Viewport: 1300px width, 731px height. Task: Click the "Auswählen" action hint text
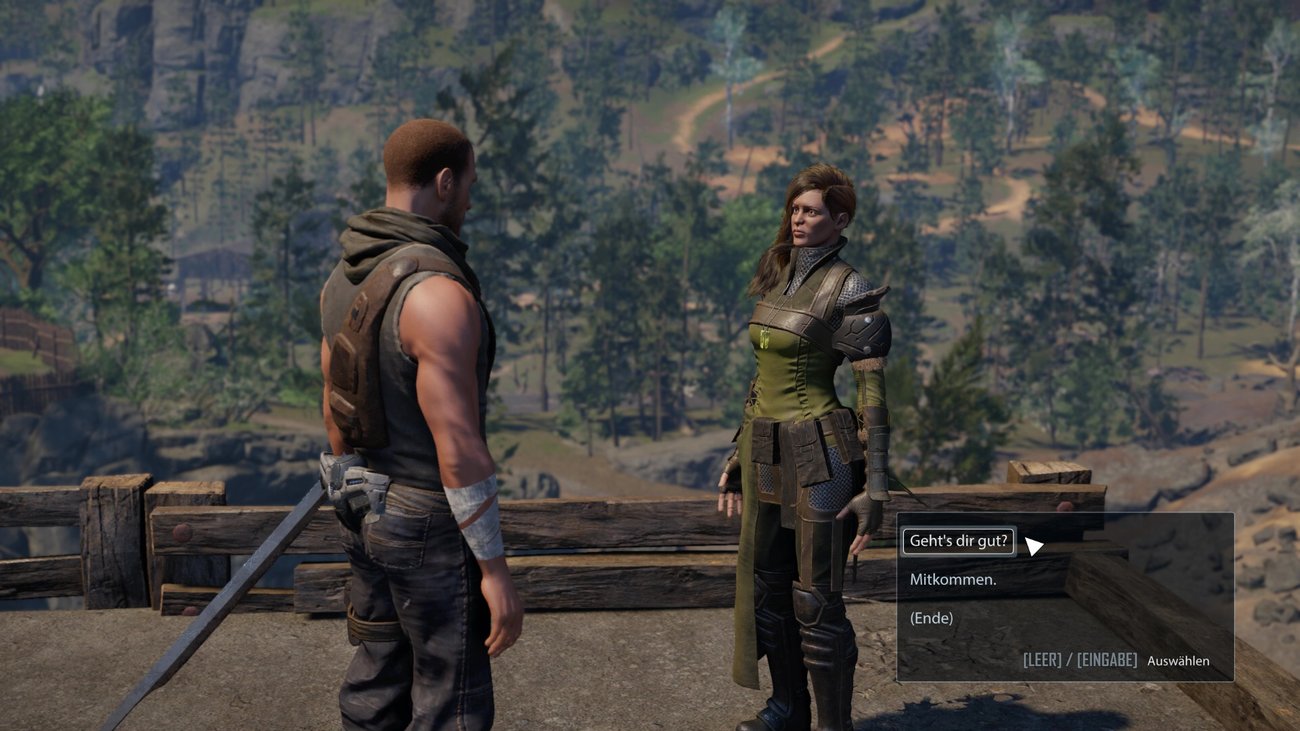click(x=1178, y=661)
